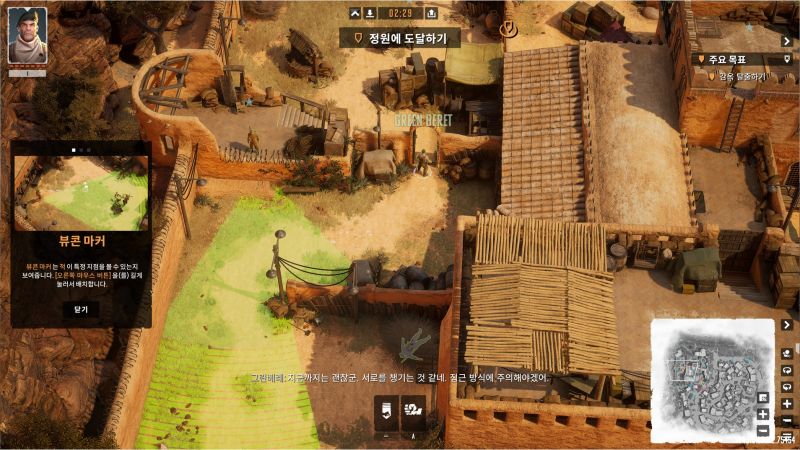Click the tutorial panel preview image

pyautogui.click(x=81, y=194)
